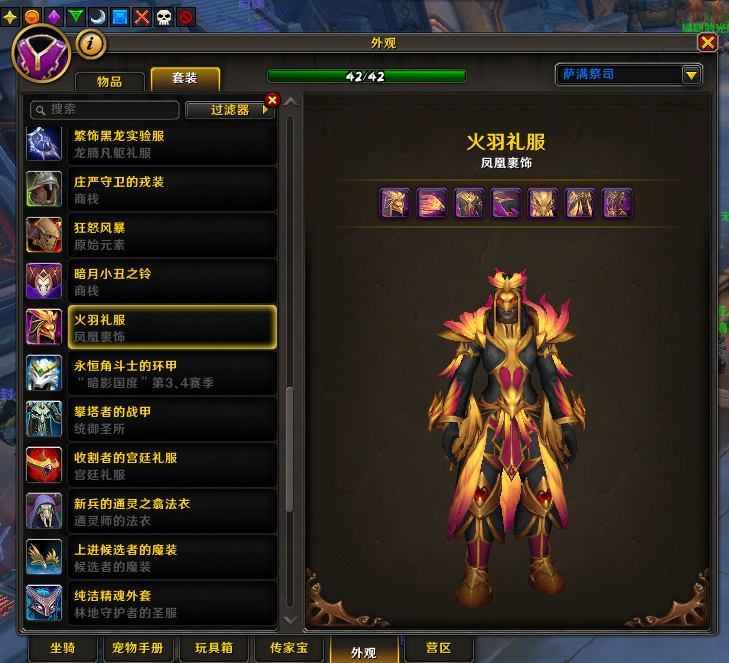Select the 繁饰黑龙实验服 set
This screenshot has height=663, width=729.
(150, 144)
